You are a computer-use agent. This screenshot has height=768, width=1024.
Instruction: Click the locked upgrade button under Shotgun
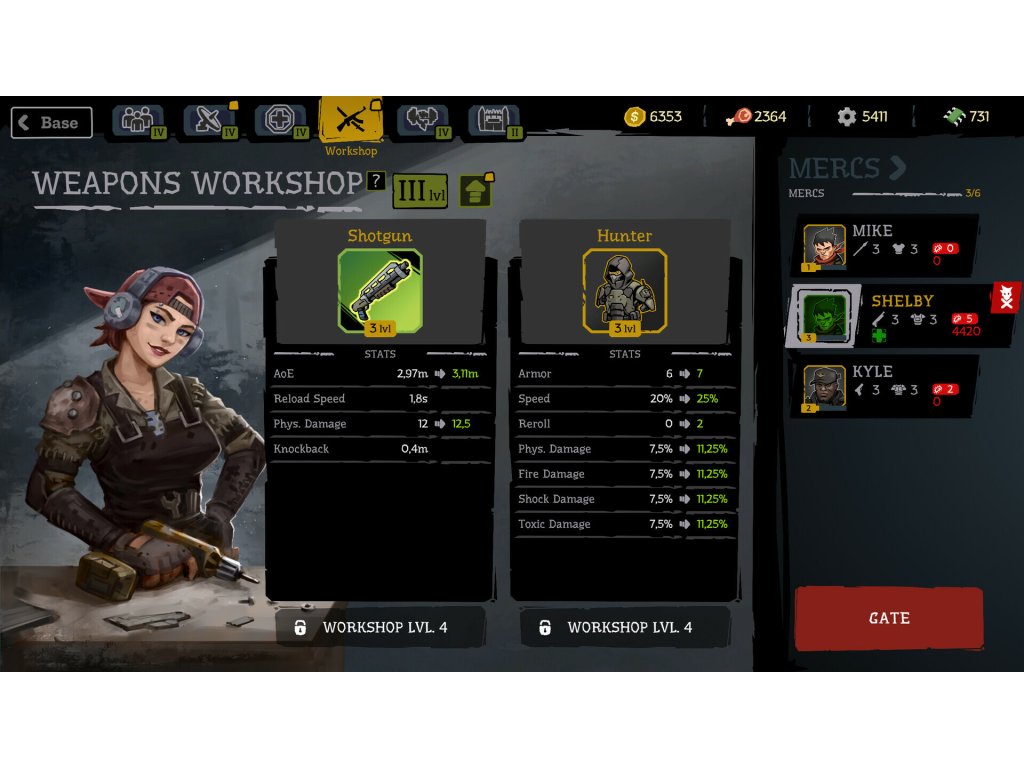(380, 627)
